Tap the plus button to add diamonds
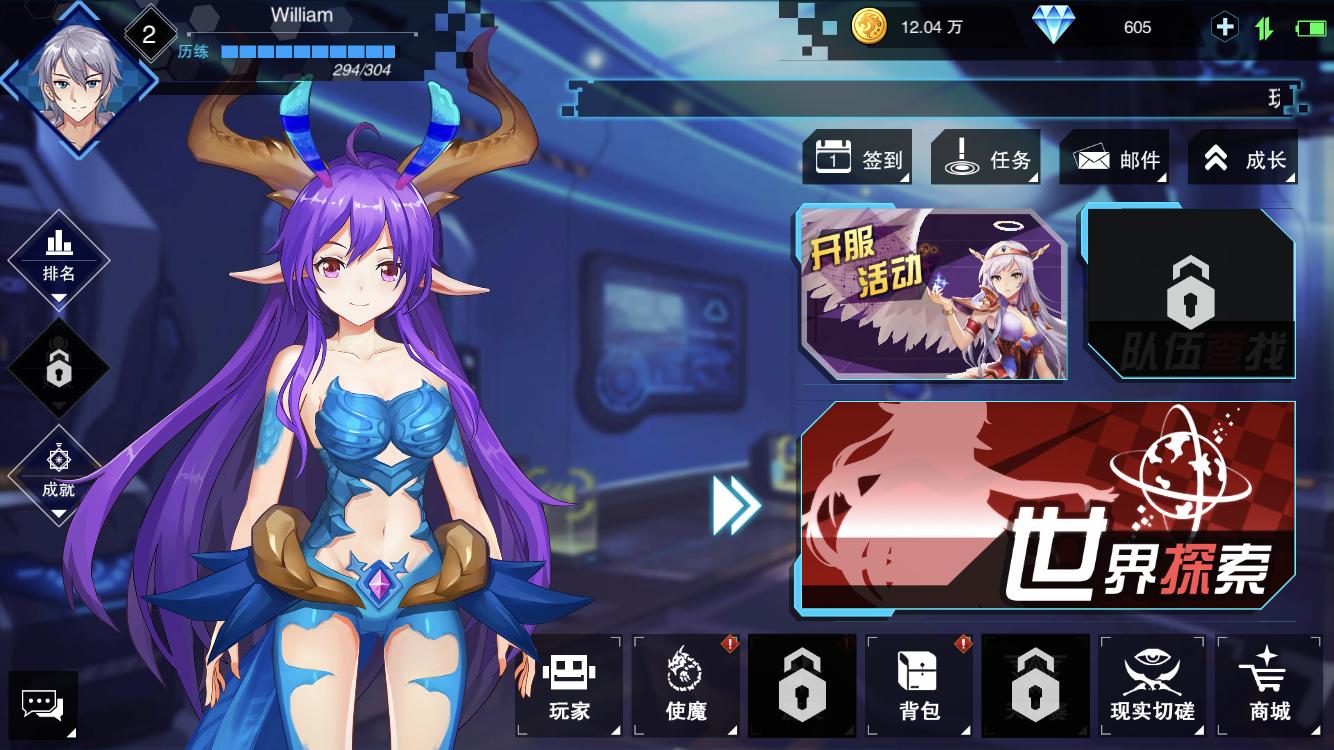Screen dimensions: 1334x750 pyautogui.click(x=1224, y=27)
